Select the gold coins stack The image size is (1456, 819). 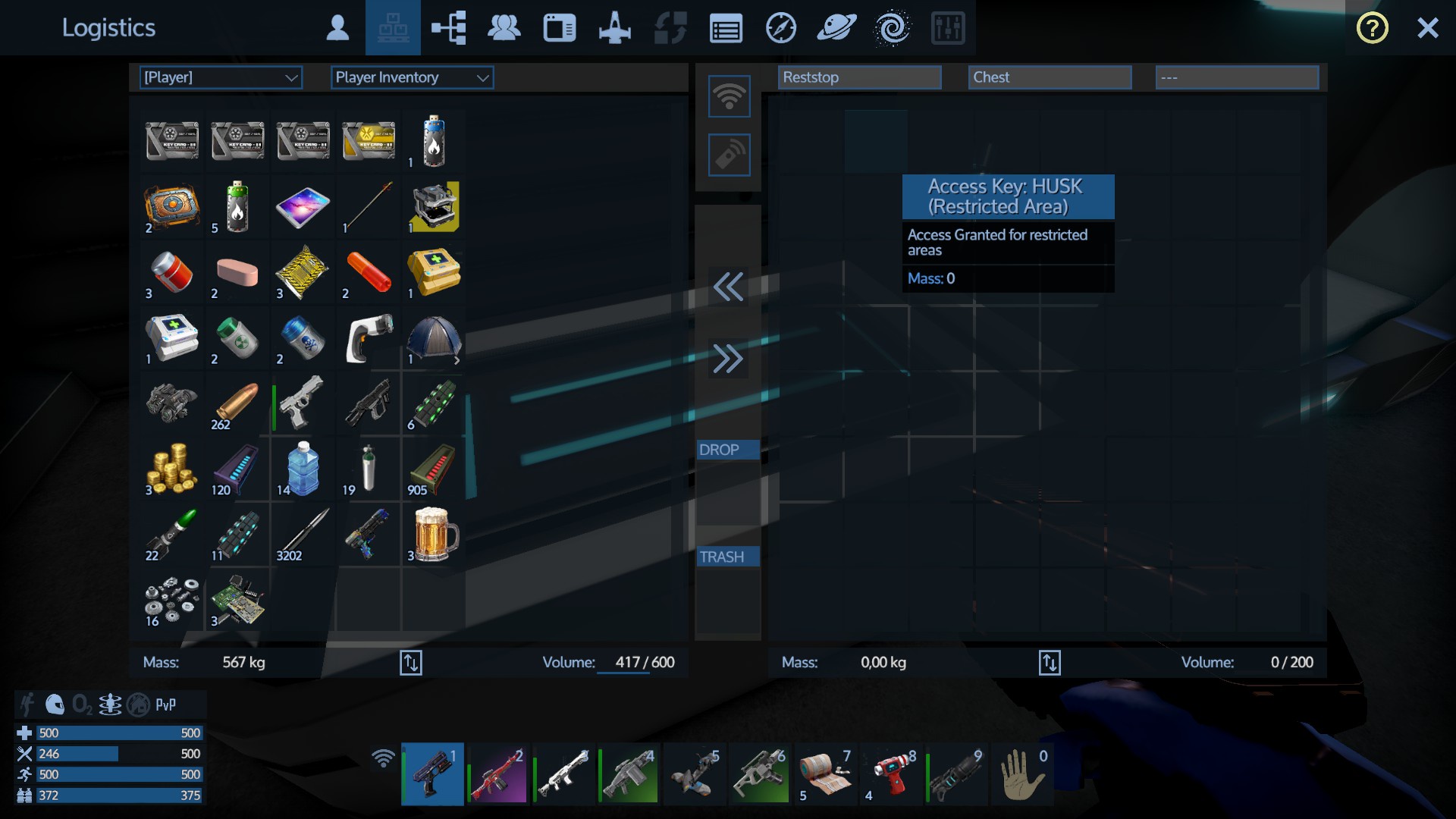pos(172,469)
